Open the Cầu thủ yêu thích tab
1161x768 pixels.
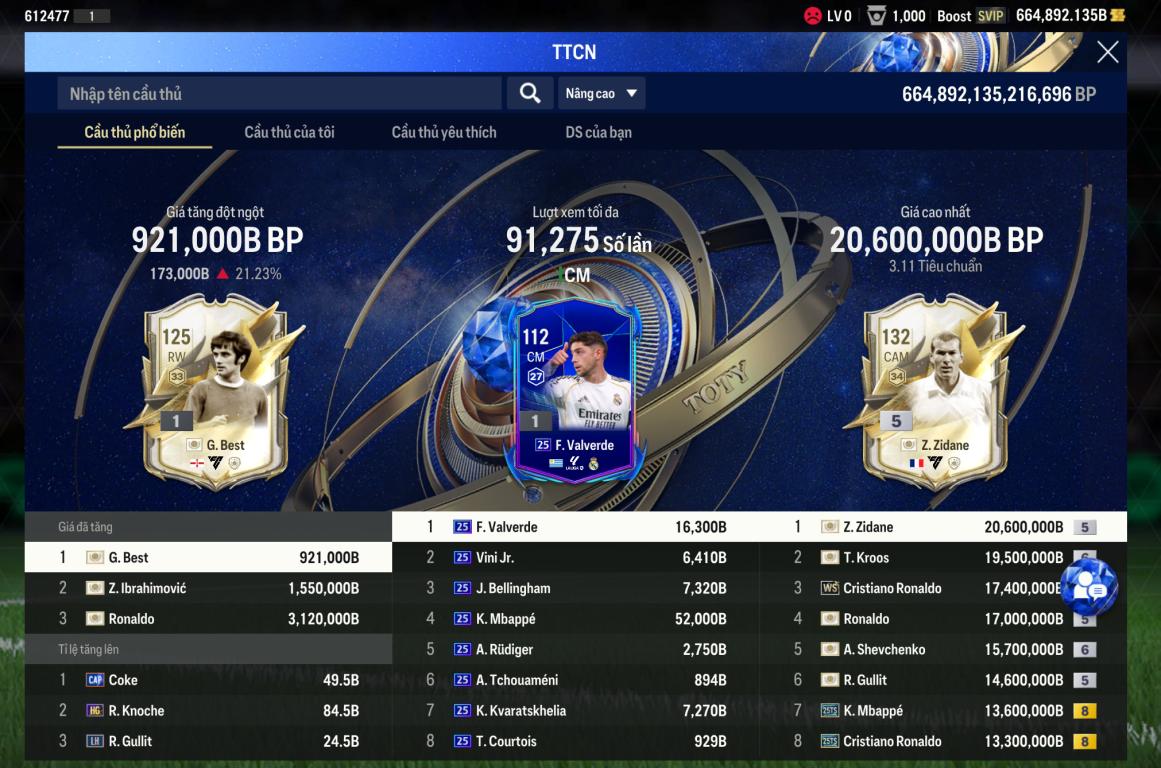pos(444,132)
